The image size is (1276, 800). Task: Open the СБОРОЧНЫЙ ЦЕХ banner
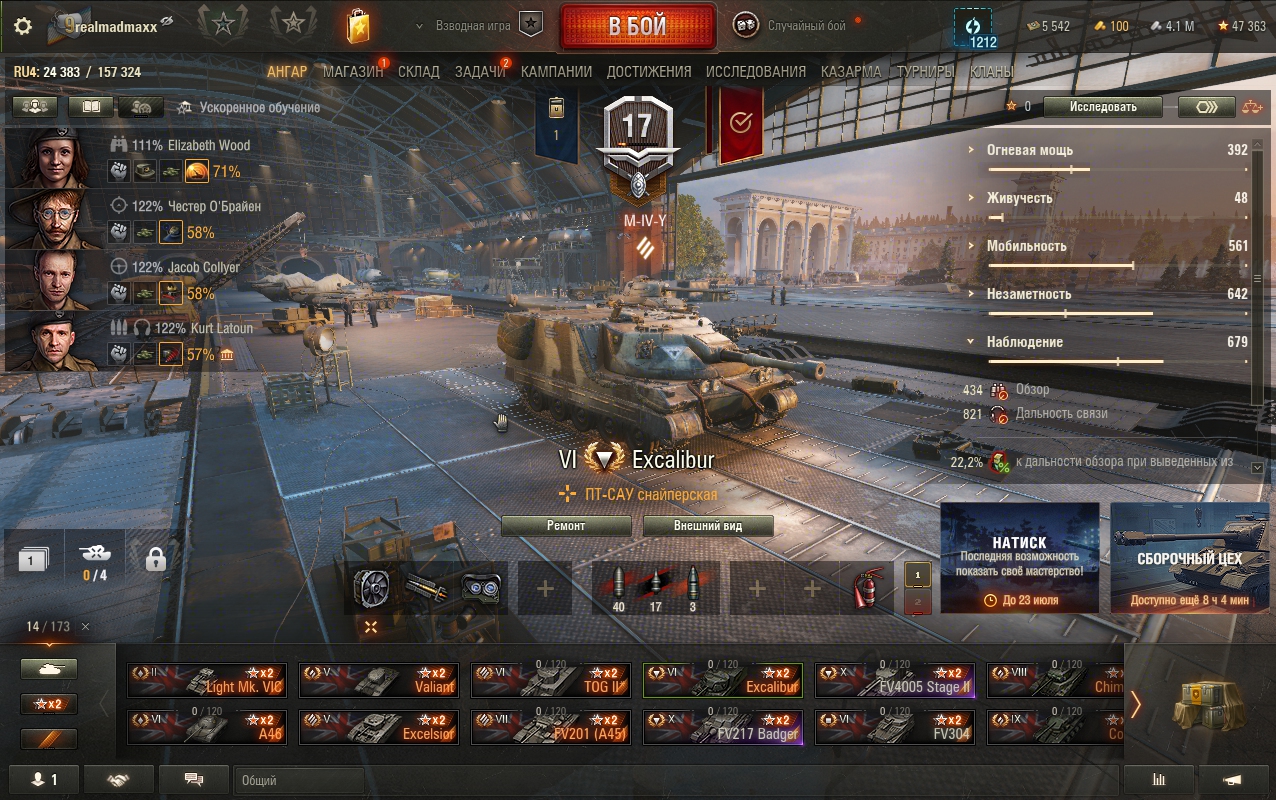click(1190, 557)
